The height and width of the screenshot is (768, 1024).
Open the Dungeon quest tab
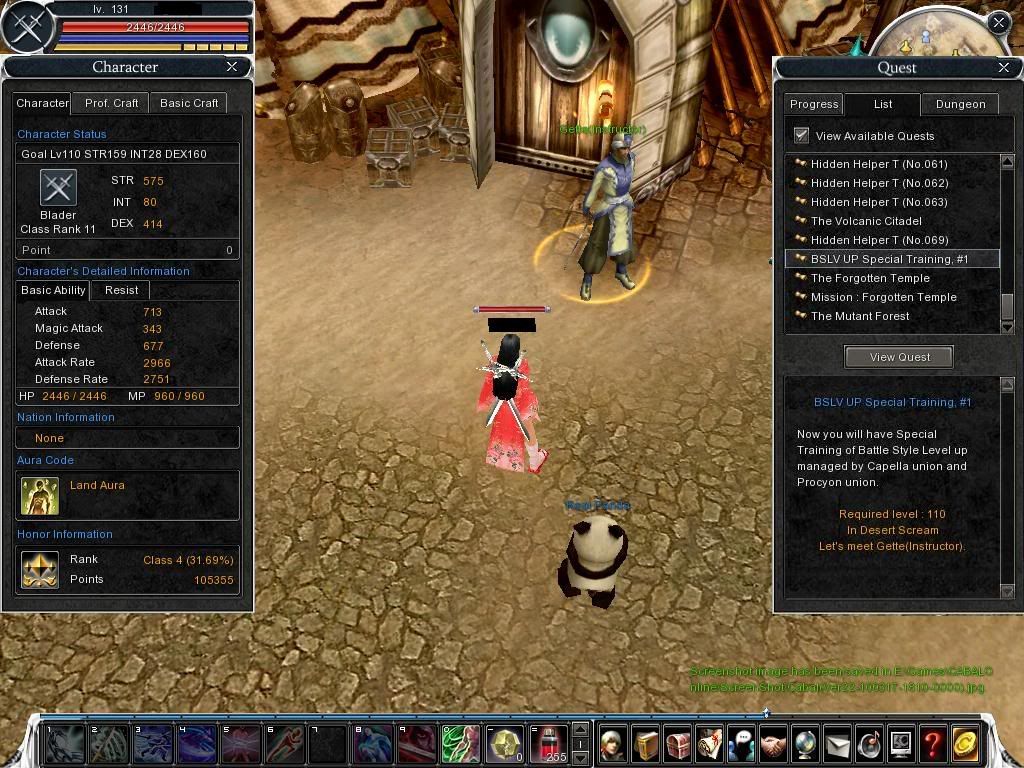point(960,104)
